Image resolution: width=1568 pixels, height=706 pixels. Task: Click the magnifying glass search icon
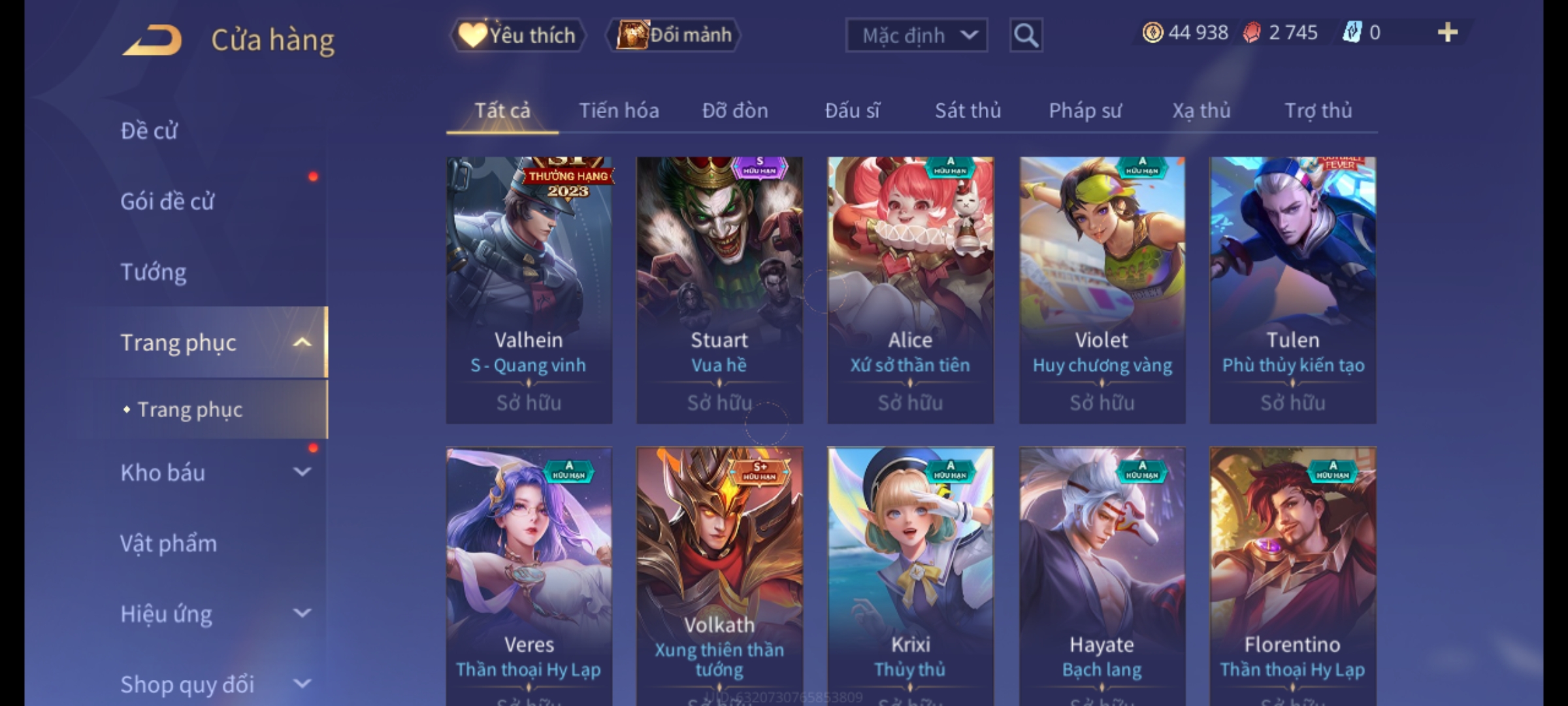point(1026,35)
